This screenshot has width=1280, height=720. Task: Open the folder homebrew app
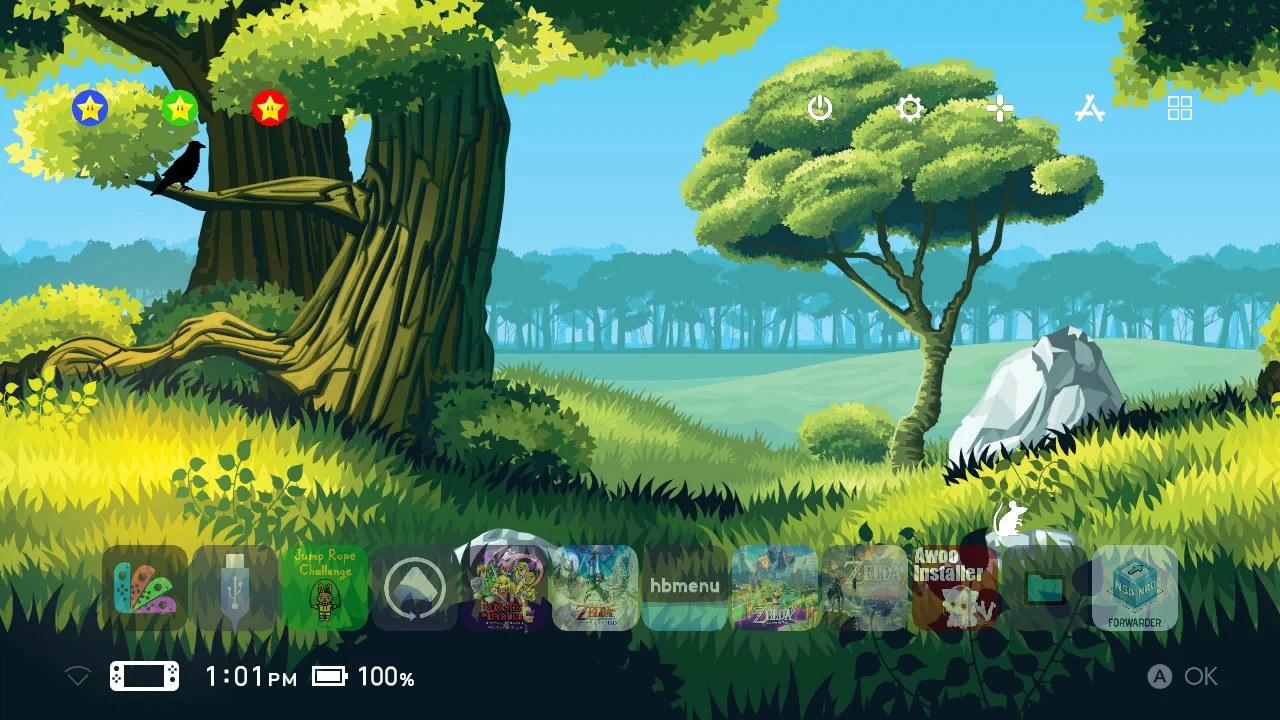(x=1046, y=587)
